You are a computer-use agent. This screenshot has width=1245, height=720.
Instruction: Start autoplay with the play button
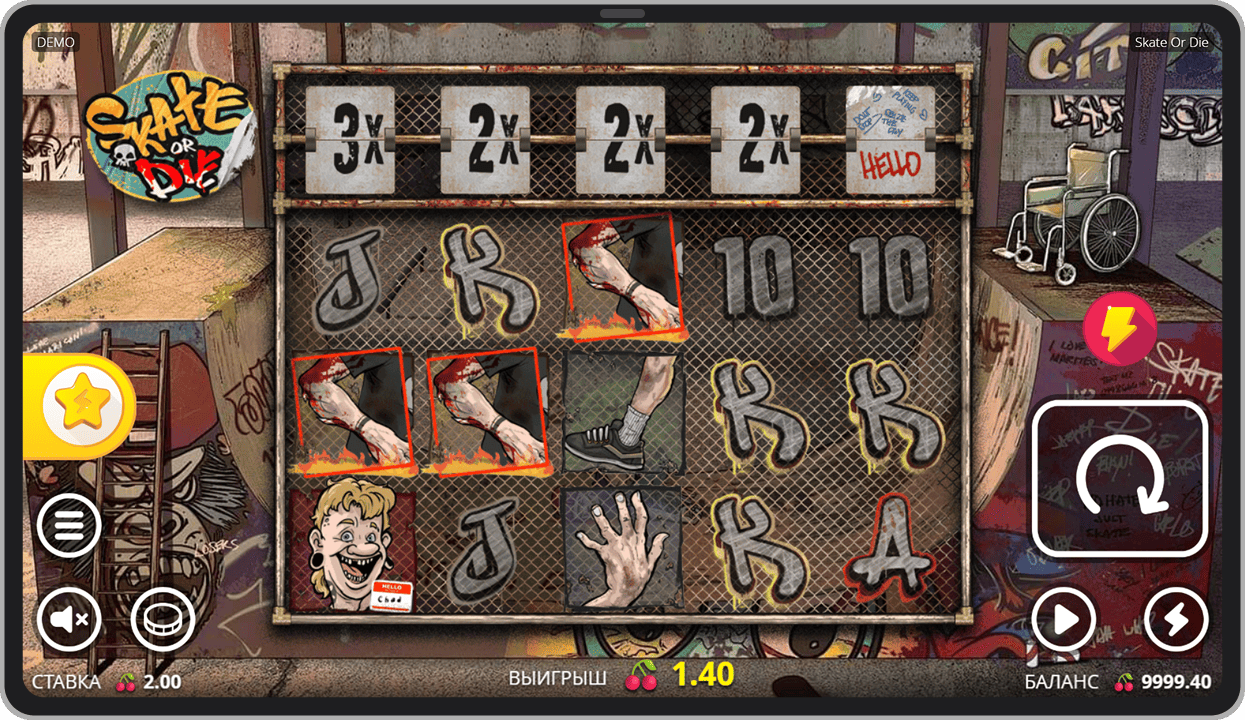[x=1064, y=621]
